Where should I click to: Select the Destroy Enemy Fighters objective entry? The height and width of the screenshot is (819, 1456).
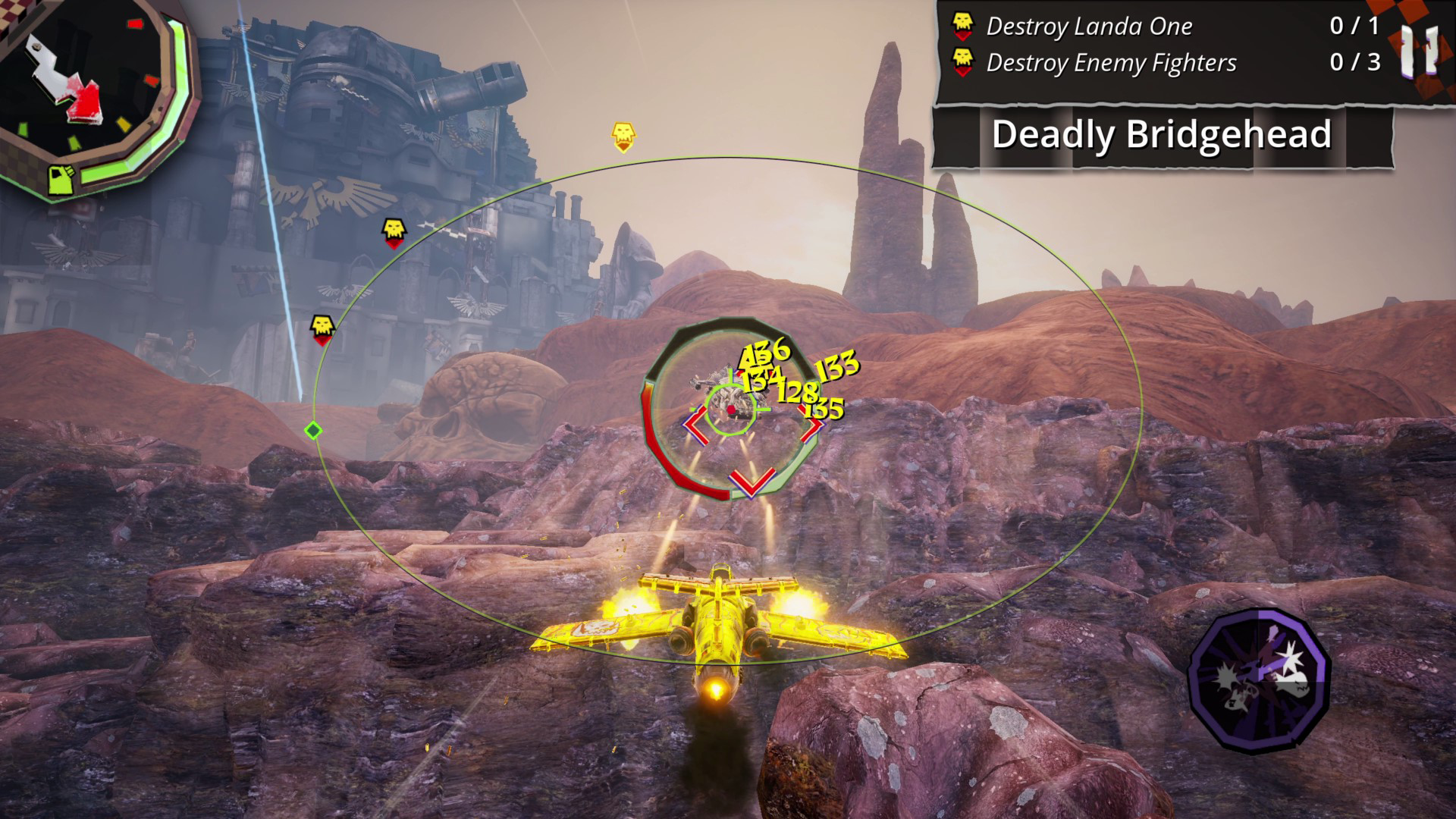pyautogui.click(x=1111, y=64)
